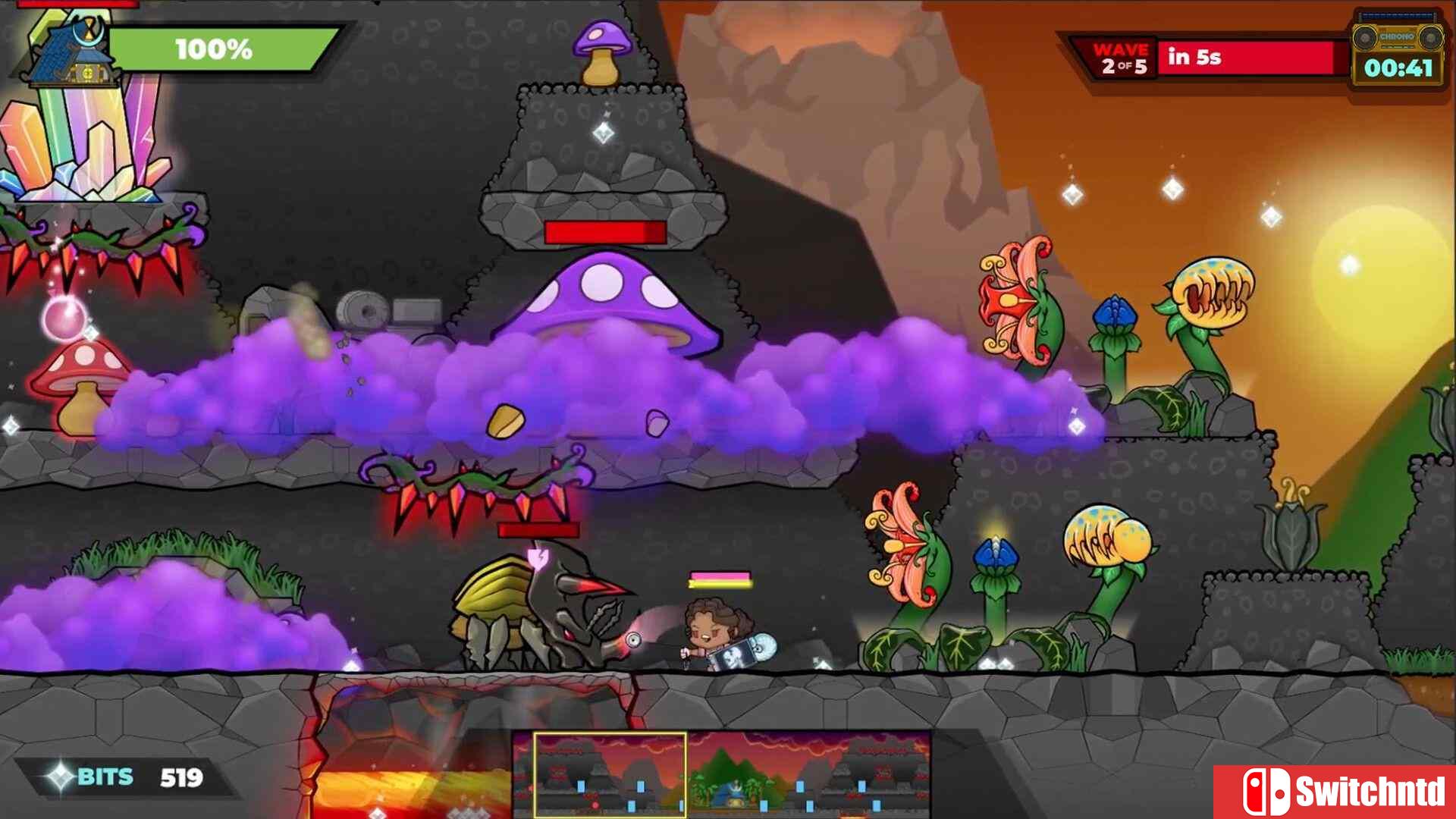Open the Switchntd watermark logo
The height and width of the screenshot is (819, 1456).
pos(1335,792)
